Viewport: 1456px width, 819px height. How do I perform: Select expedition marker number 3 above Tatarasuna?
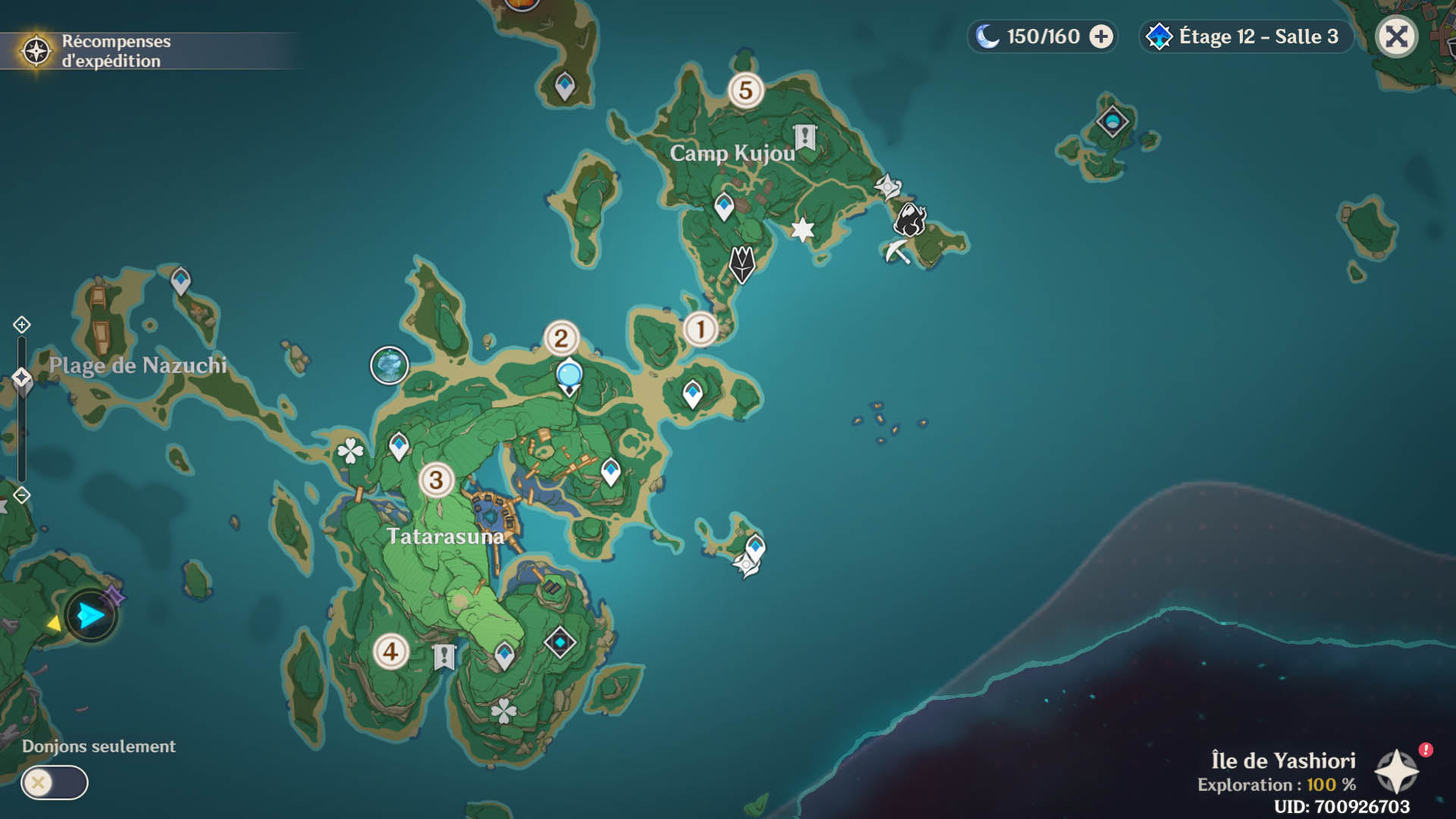pos(436,480)
